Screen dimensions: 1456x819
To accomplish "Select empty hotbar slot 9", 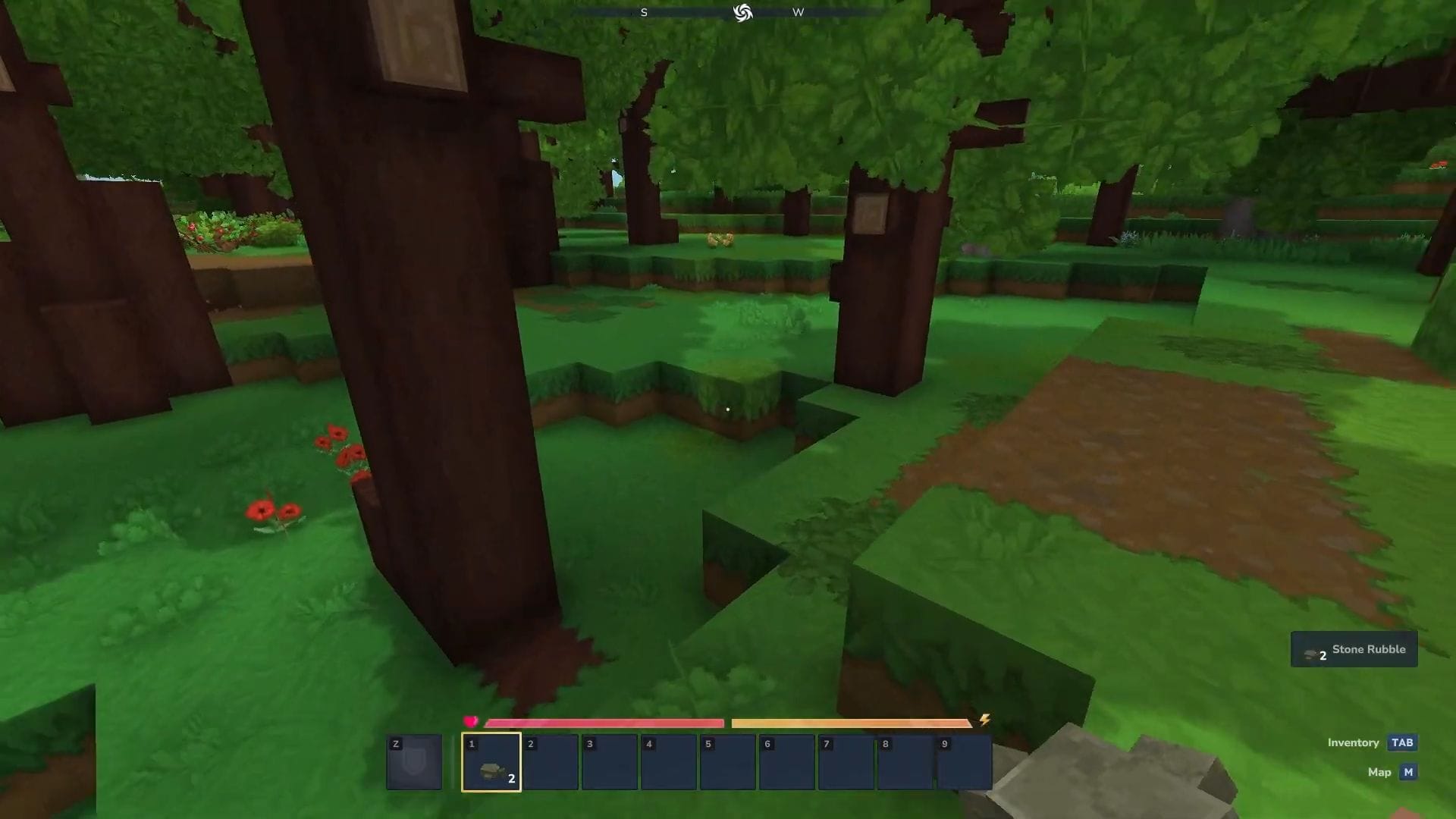I will (964, 761).
